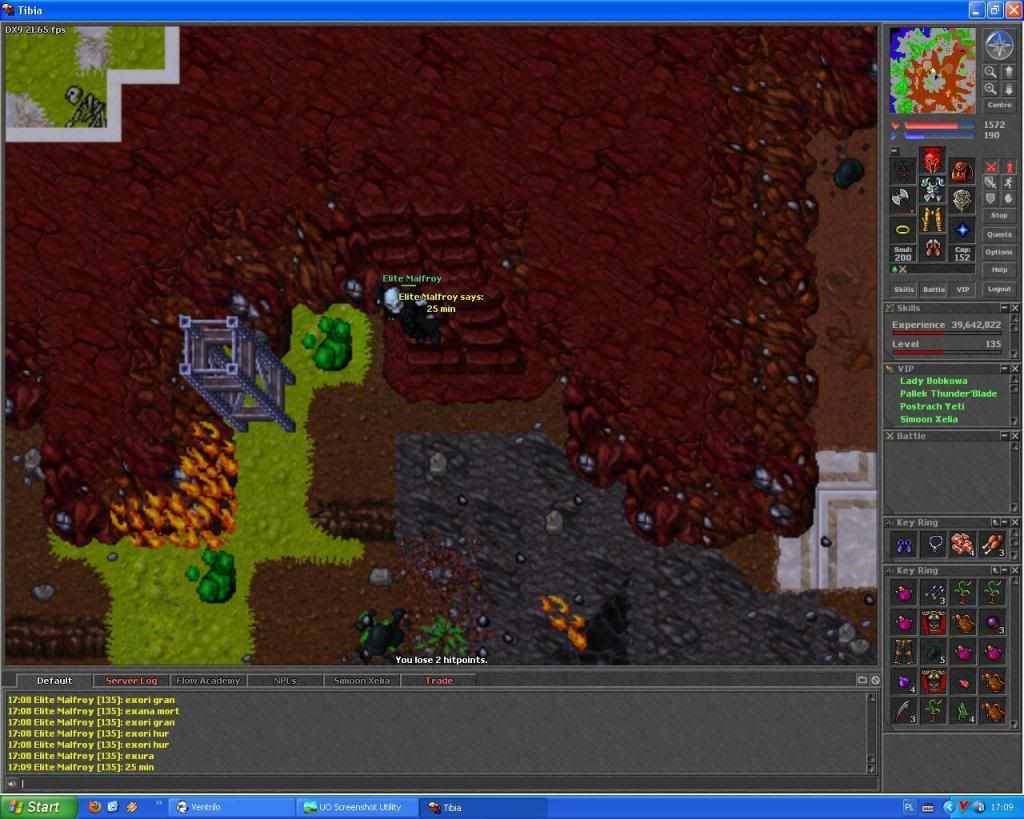Click the Stop button
This screenshot has width=1024, height=819.
[x=999, y=215]
